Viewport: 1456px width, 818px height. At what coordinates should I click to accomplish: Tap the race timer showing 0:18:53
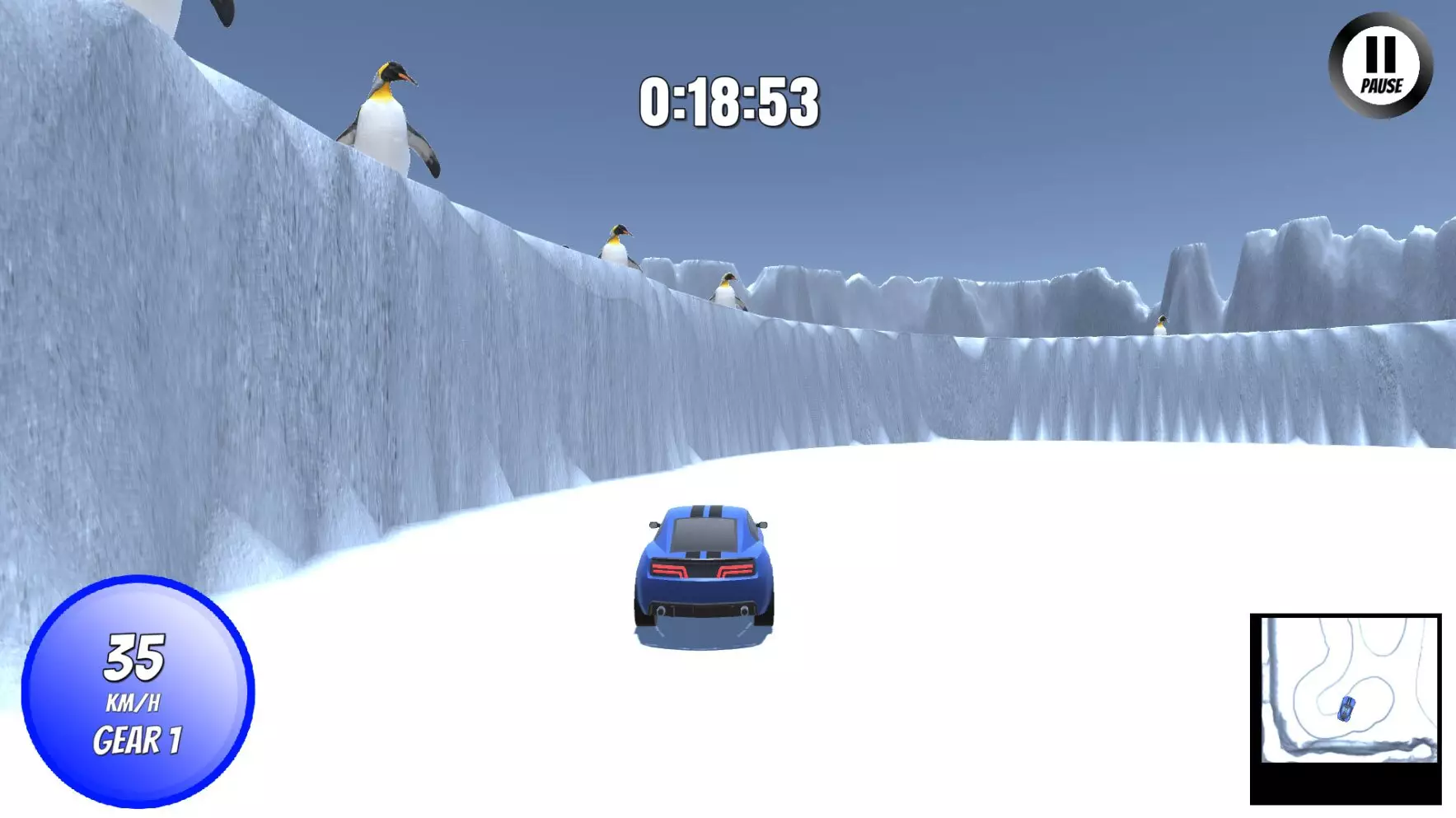coord(732,100)
